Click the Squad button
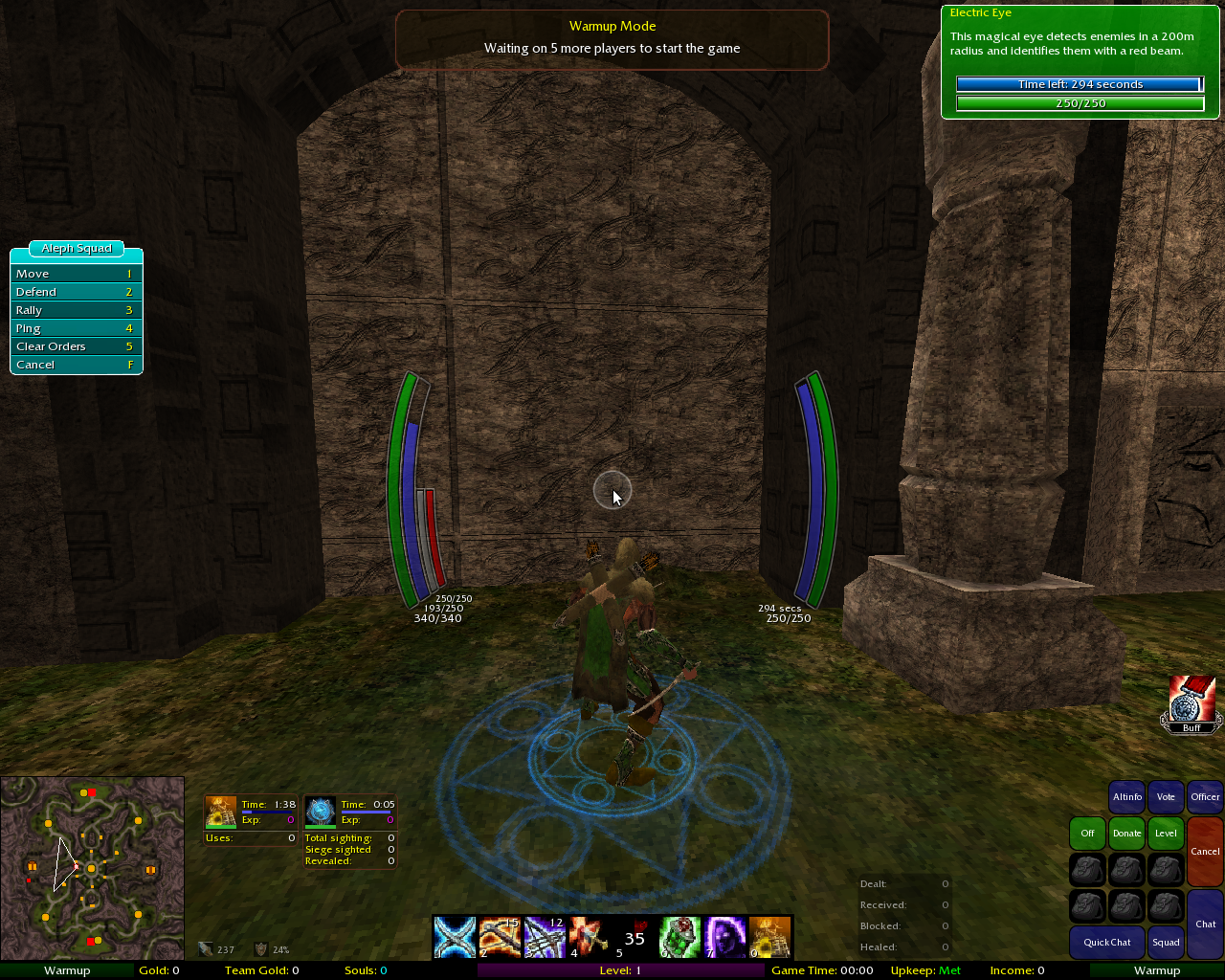This screenshot has height=980, width=1225. (1166, 943)
